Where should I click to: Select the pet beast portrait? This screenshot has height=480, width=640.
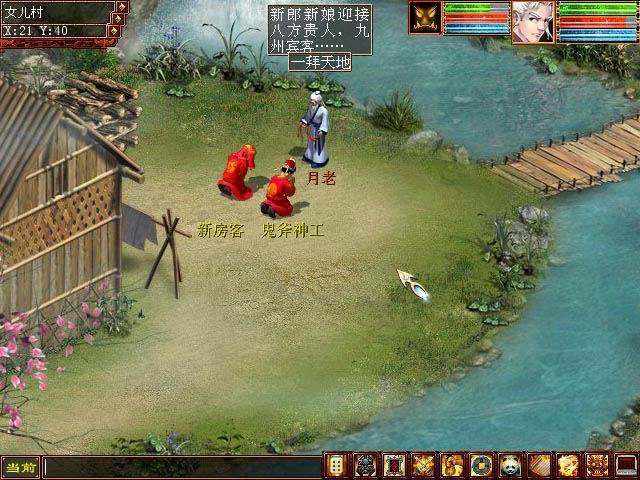click(424, 18)
